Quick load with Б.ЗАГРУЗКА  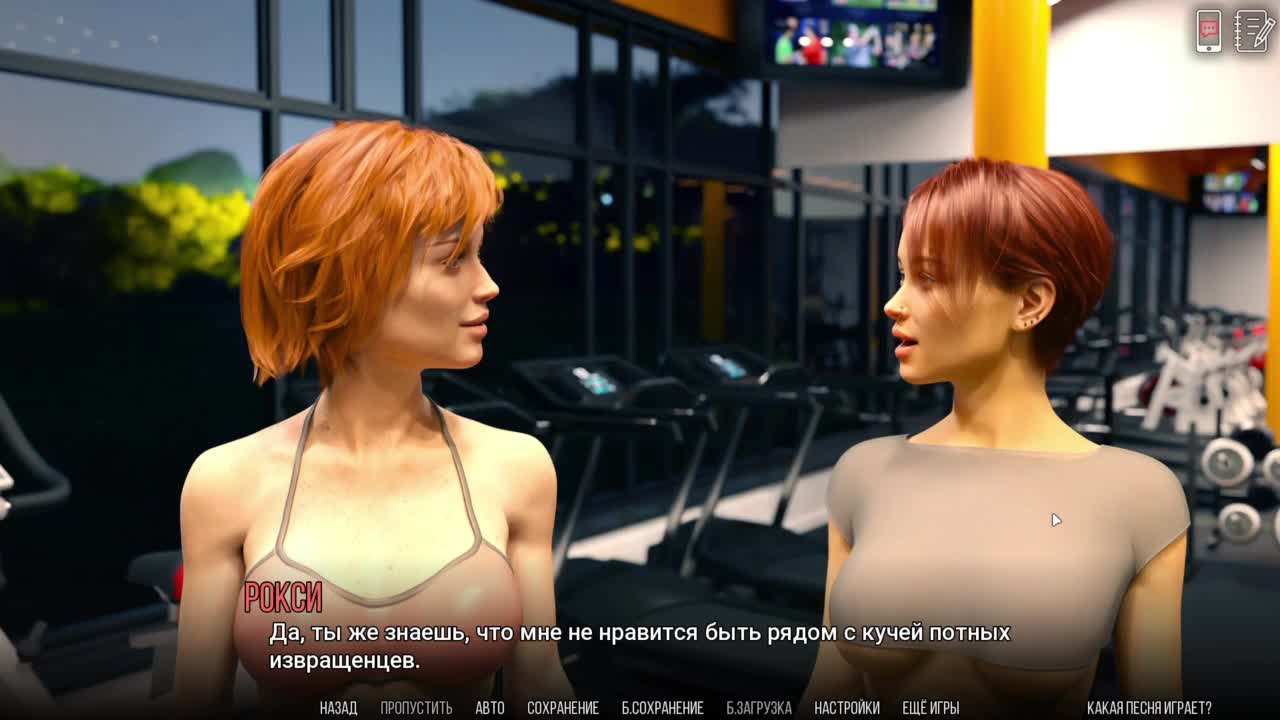pos(759,708)
